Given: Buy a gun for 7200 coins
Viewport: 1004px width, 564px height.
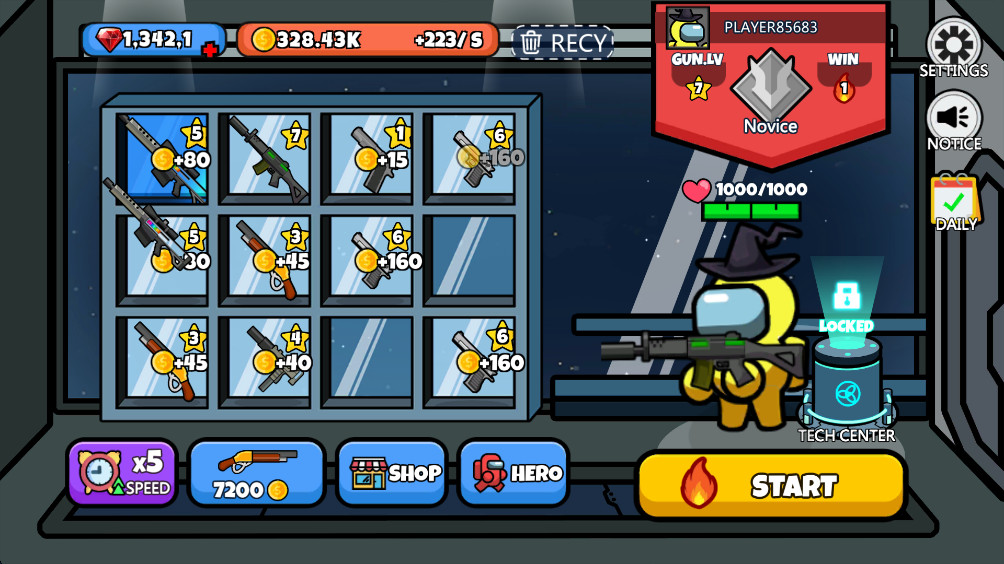Looking at the screenshot, I should point(256,472).
